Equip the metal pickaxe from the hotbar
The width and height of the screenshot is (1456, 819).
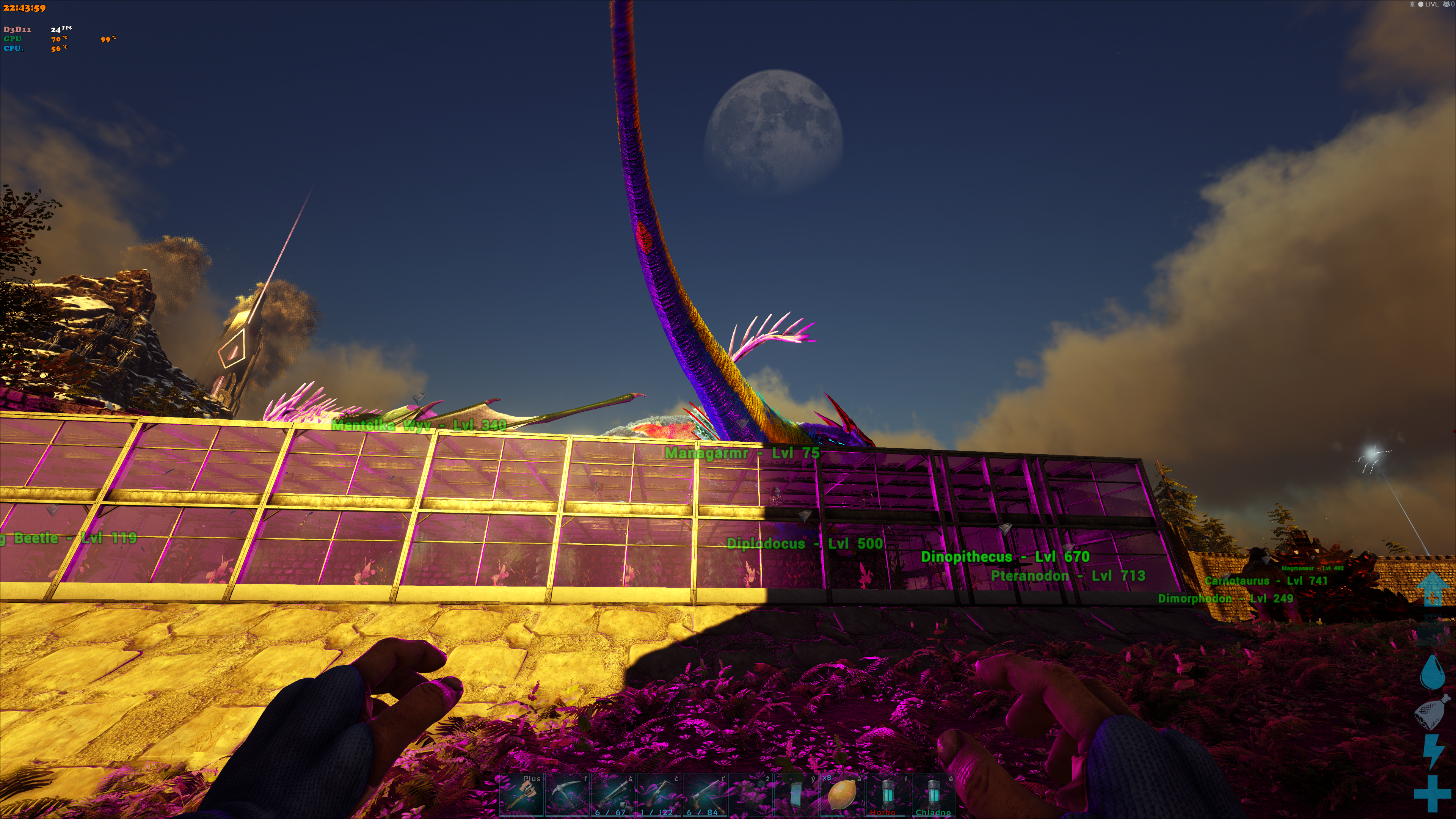click(567, 795)
